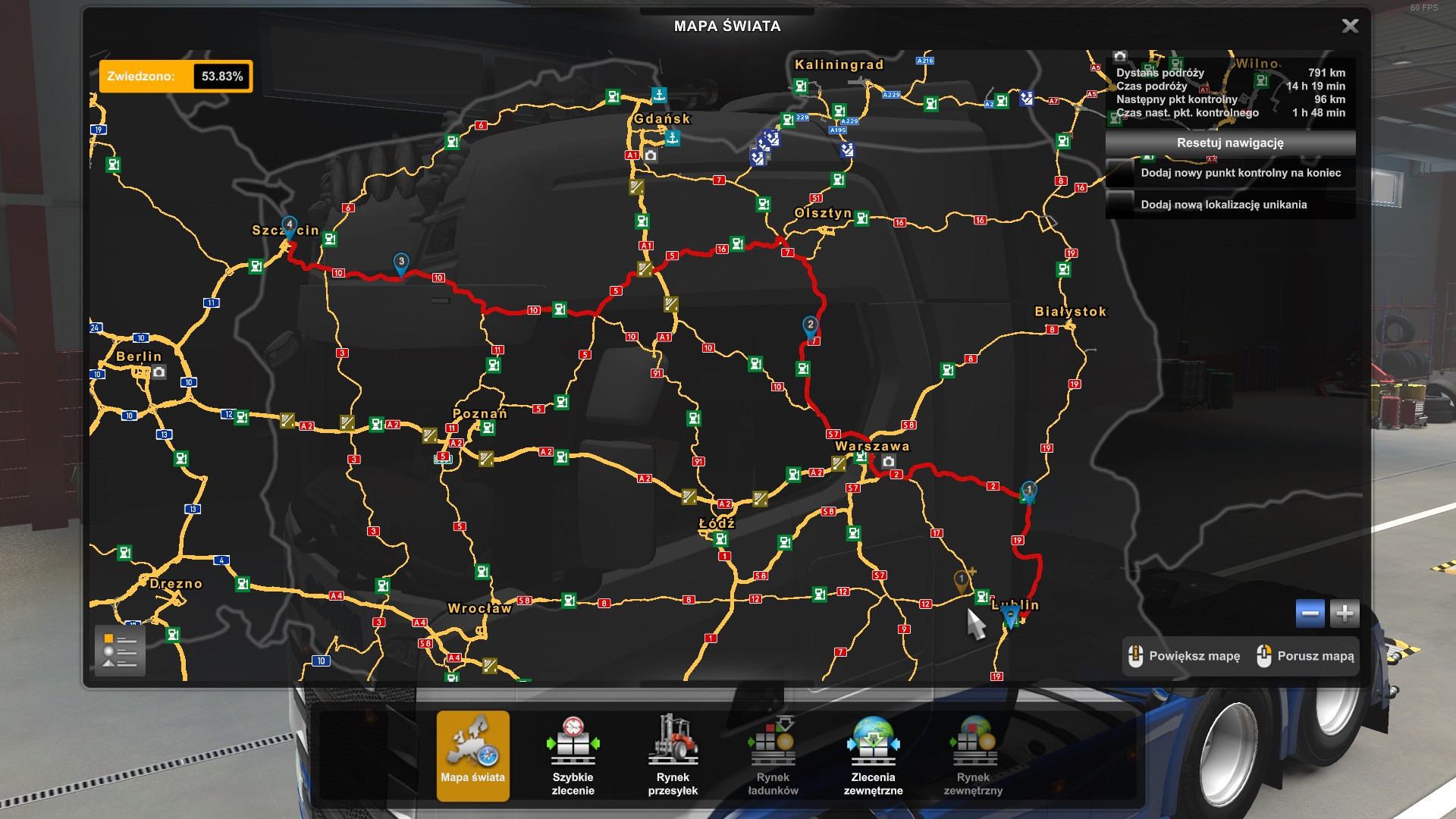
Task: Click waypoint marker 2 on the red route
Action: pyautogui.click(x=809, y=324)
